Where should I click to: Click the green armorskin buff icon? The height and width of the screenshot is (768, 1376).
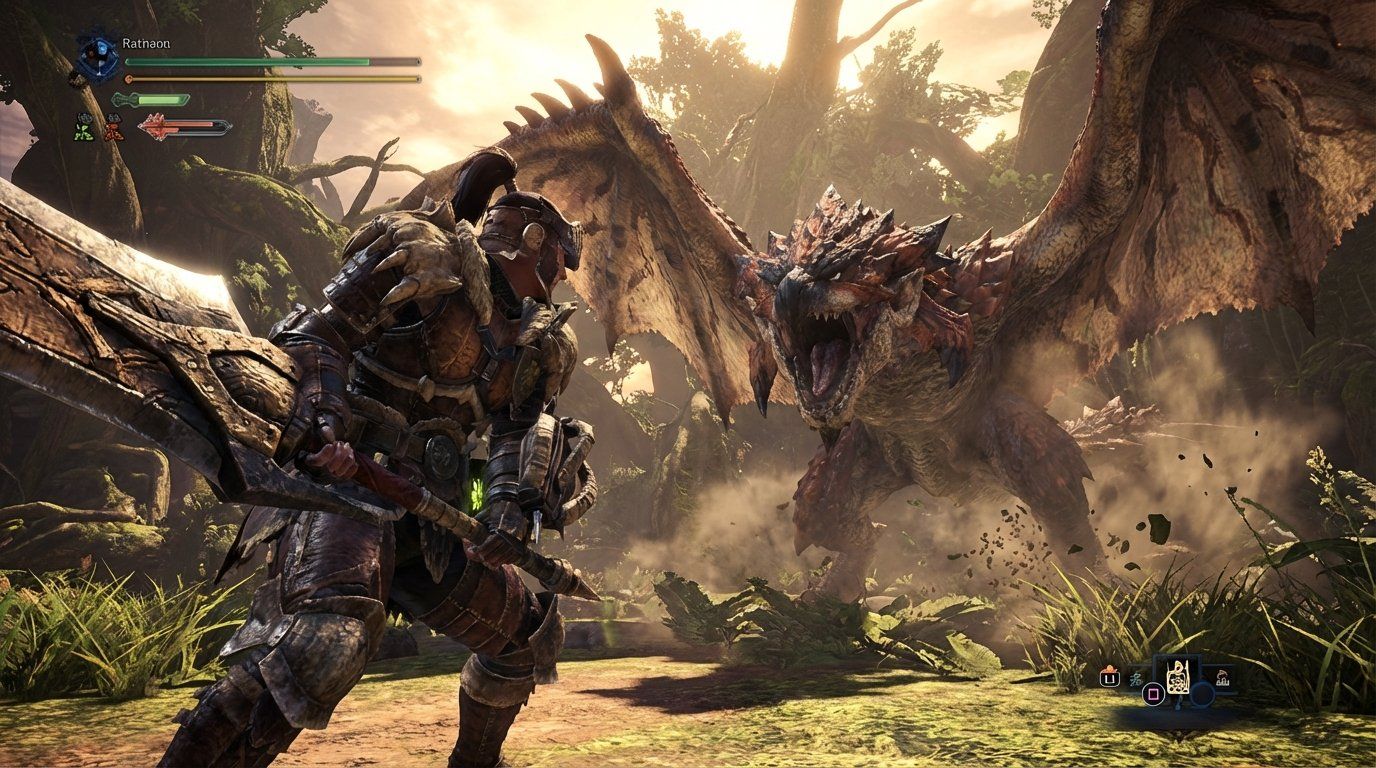[x=83, y=128]
